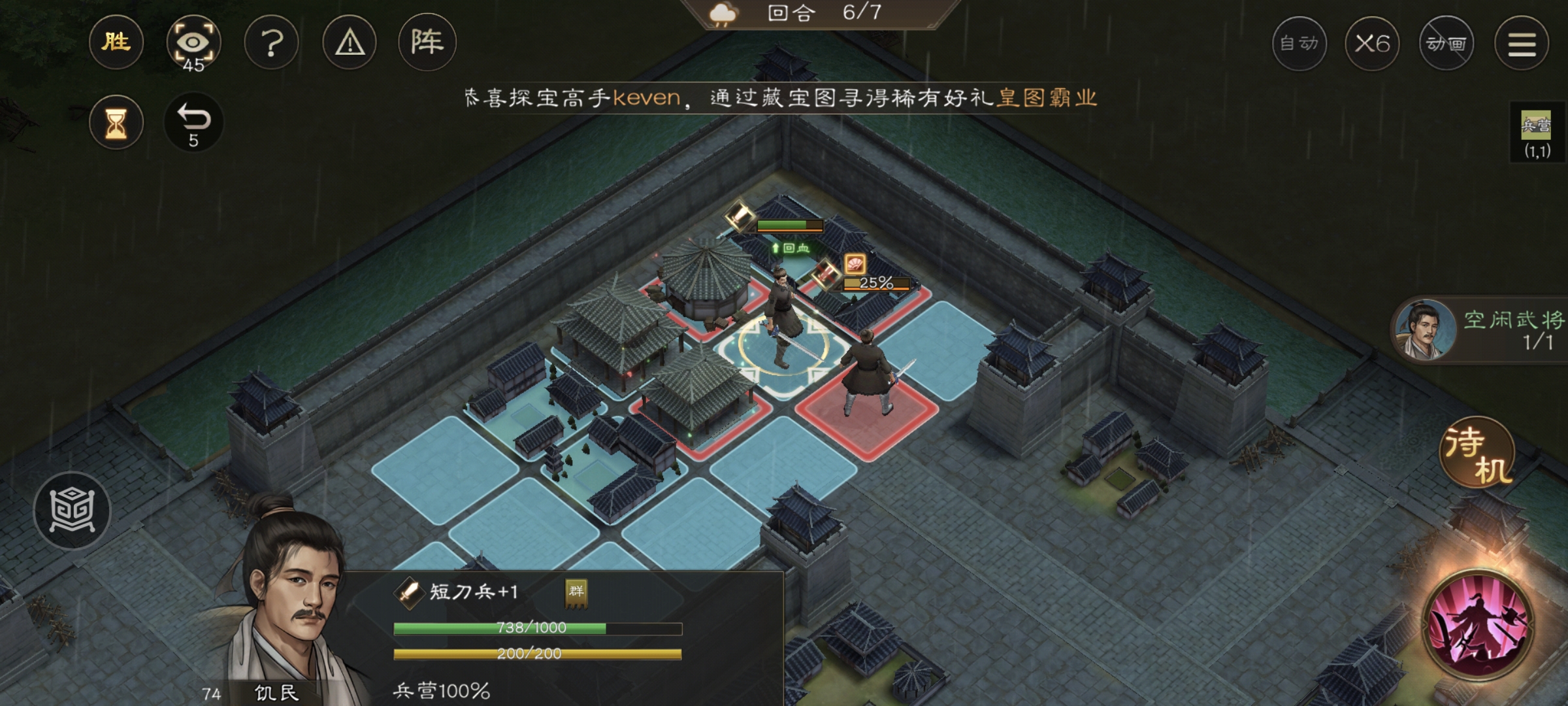Open the hamburger menu

pos(1522,44)
